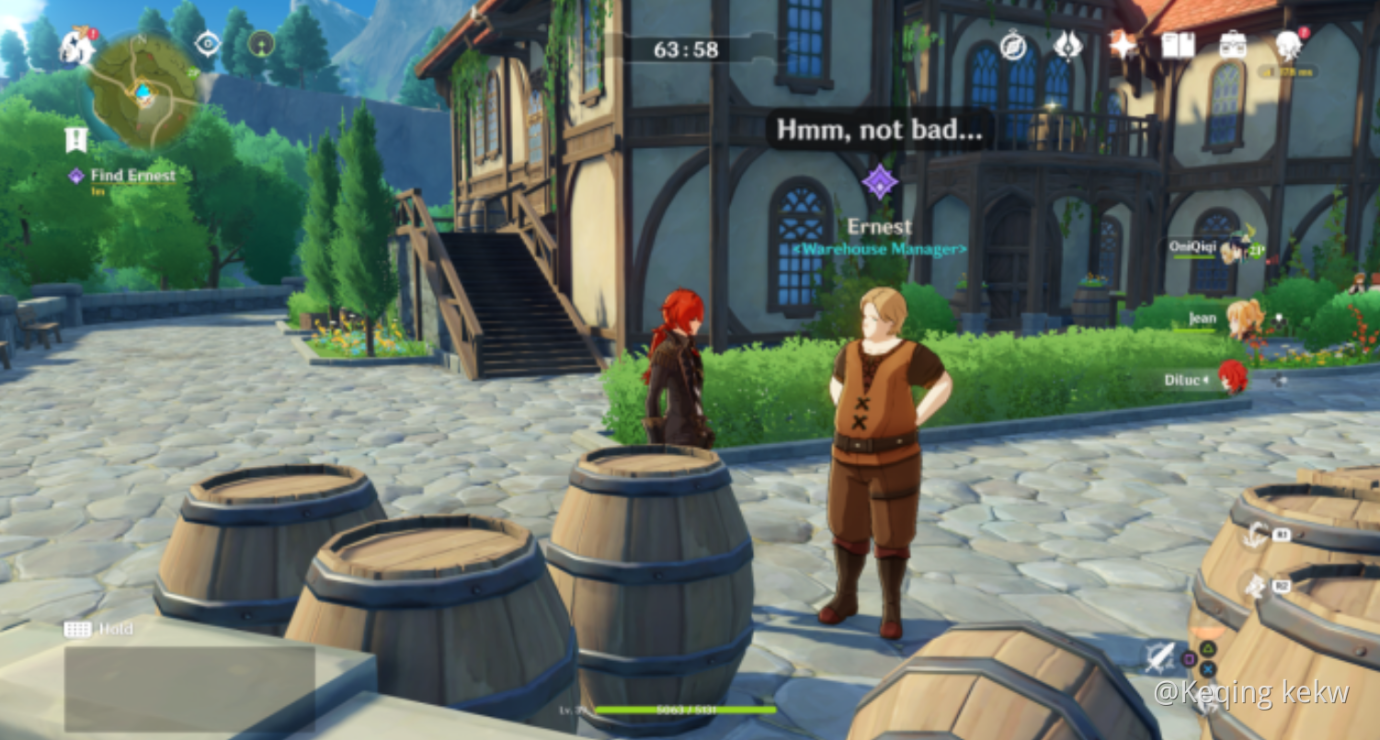Click the 63:58 countdown timer banner
This screenshot has height=740, width=1380.
(x=689, y=49)
